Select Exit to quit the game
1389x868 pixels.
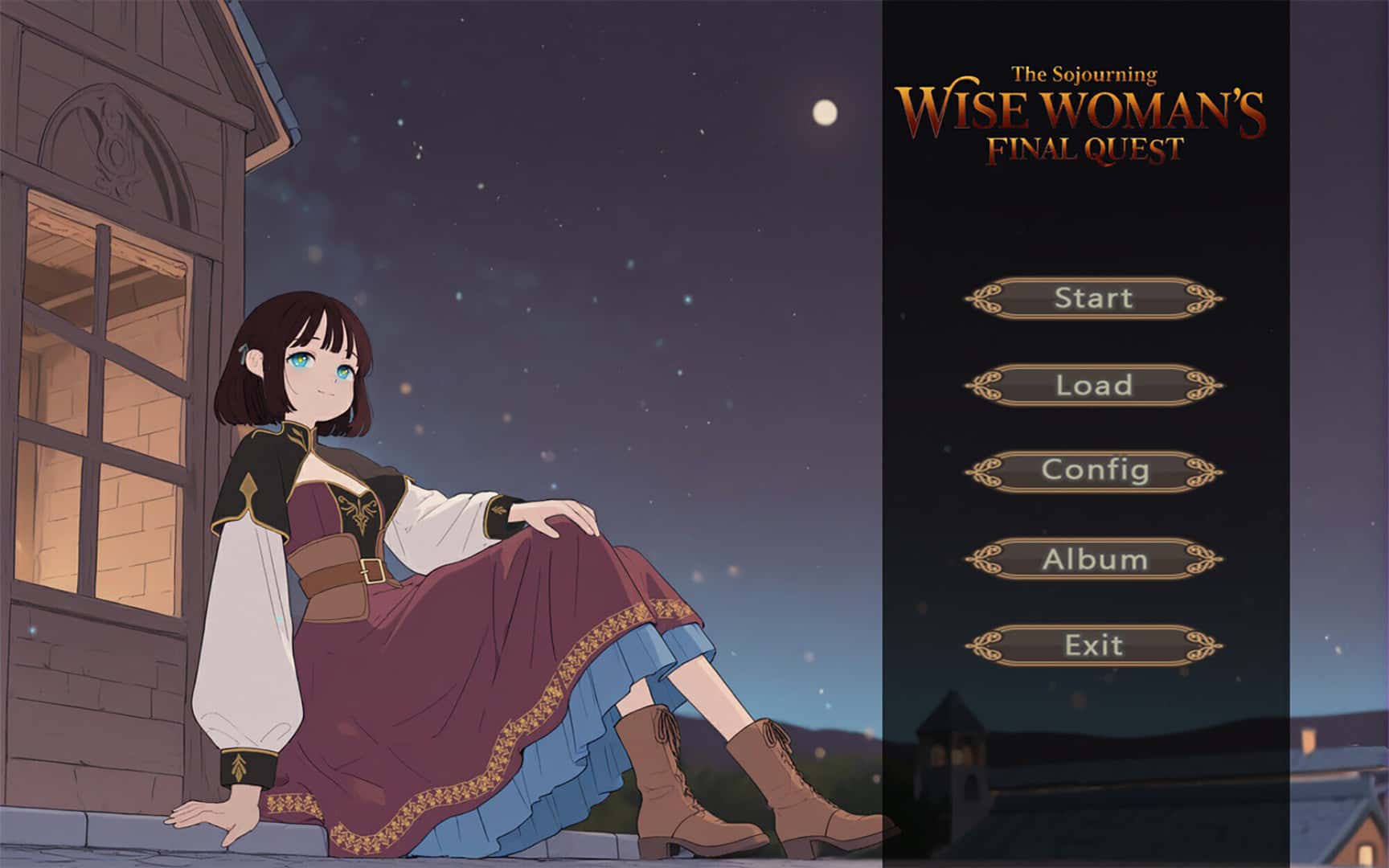pos(1095,645)
